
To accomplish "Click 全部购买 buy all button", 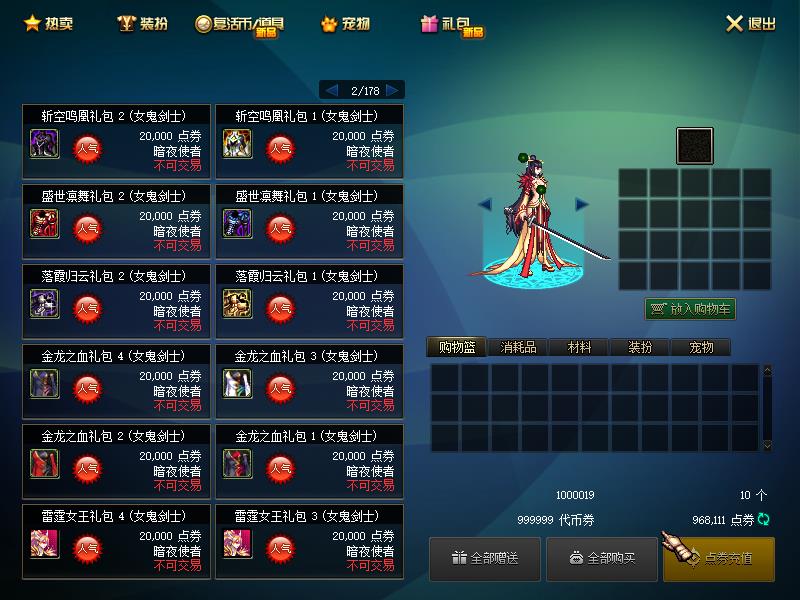I will [602, 558].
